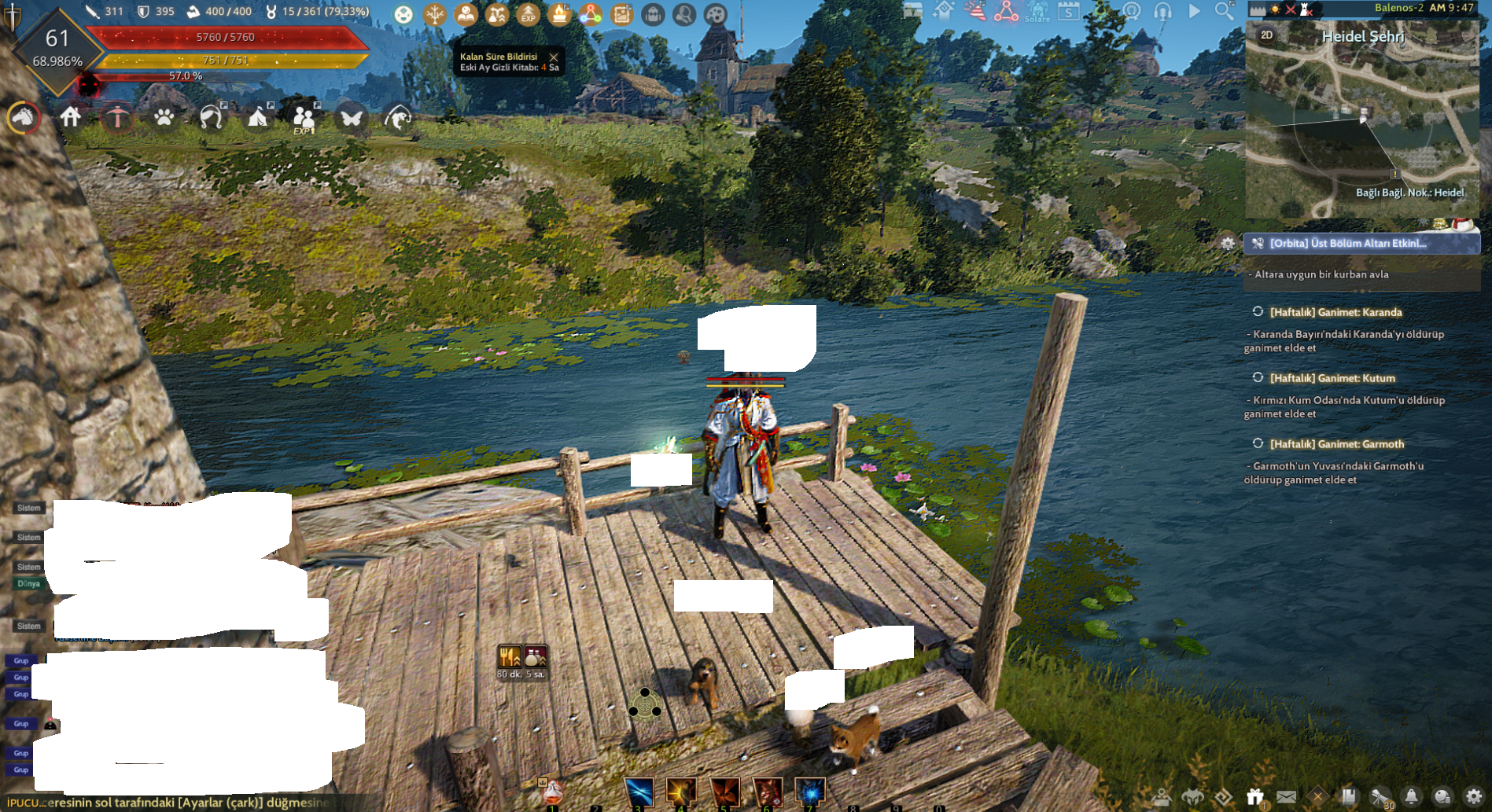Close the Kalan Süre Bildirisi notification
Viewport: 1492px width, 812px height.
554,57
